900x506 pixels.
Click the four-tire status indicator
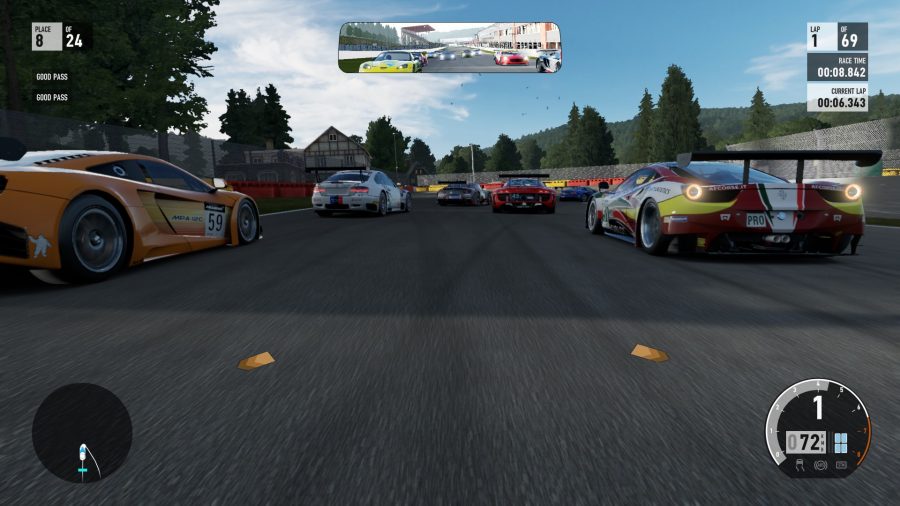[x=841, y=443]
